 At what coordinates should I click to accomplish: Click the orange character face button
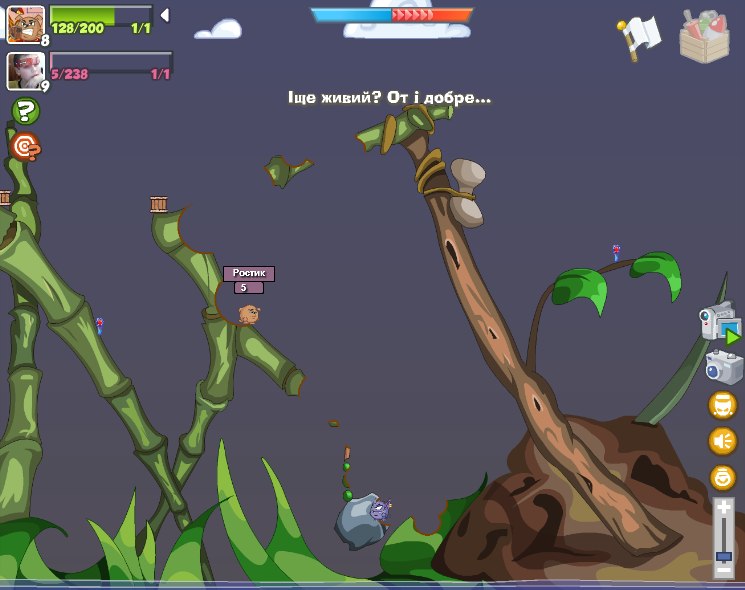pos(722,405)
